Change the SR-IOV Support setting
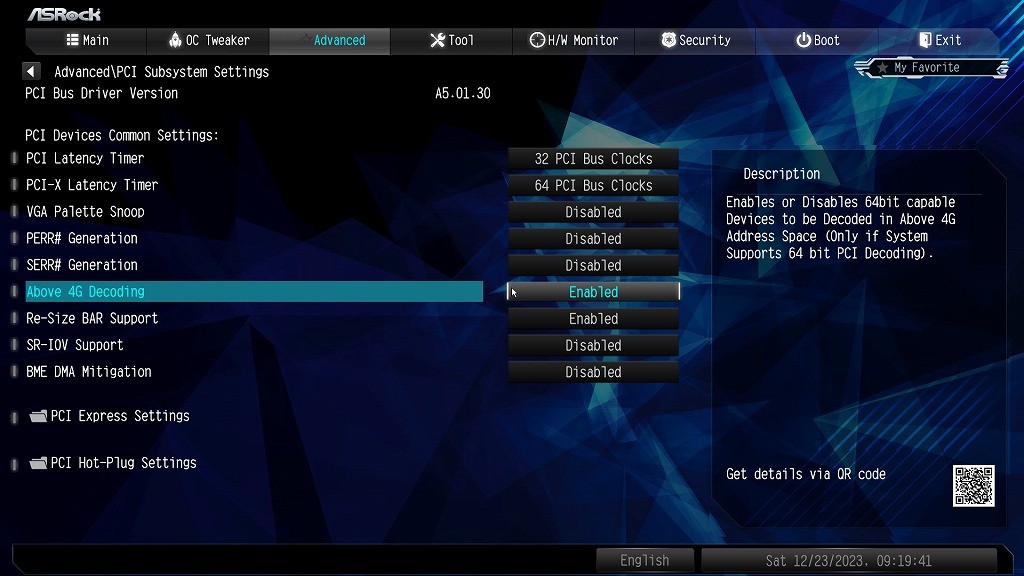 (x=593, y=346)
